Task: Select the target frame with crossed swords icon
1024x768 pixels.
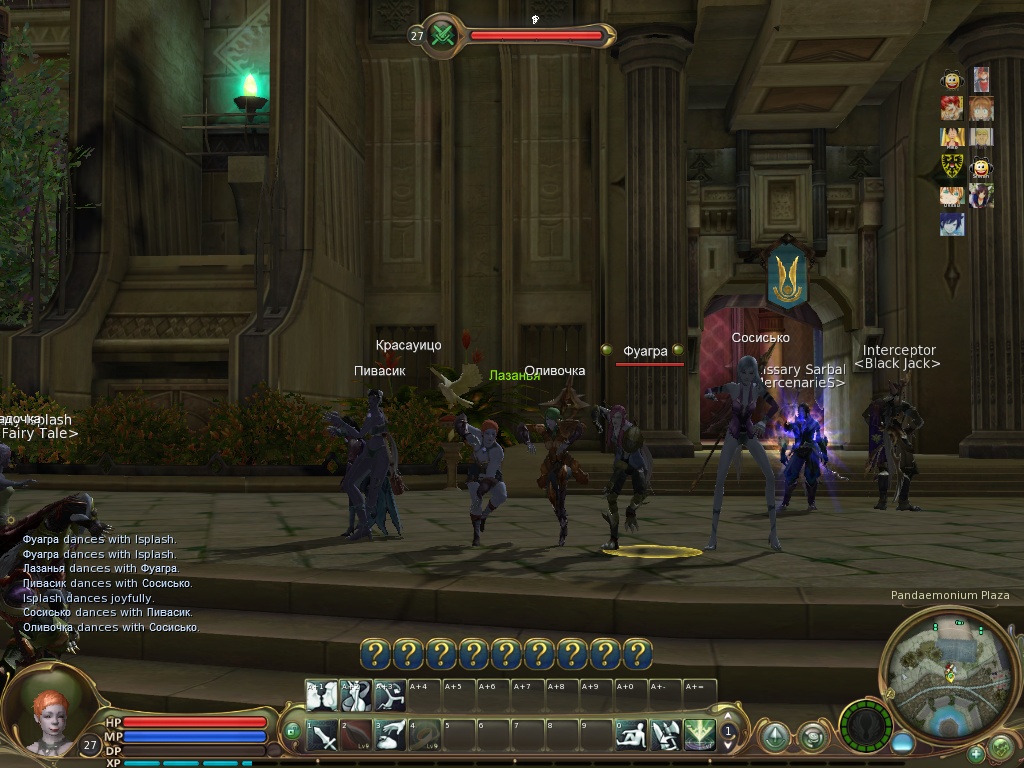Action: [446, 36]
